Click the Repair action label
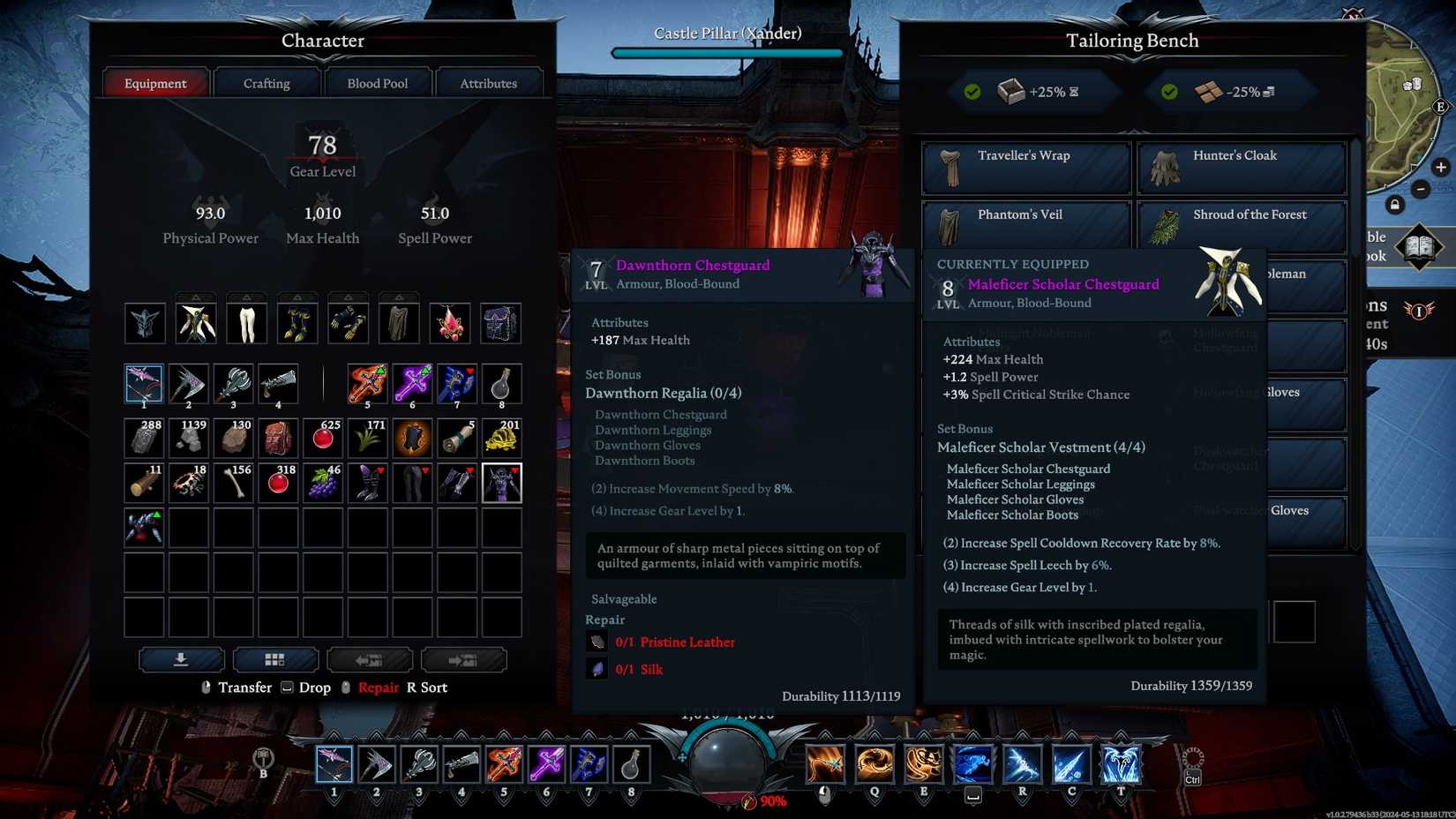This screenshot has height=819, width=1456. (379, 687)
